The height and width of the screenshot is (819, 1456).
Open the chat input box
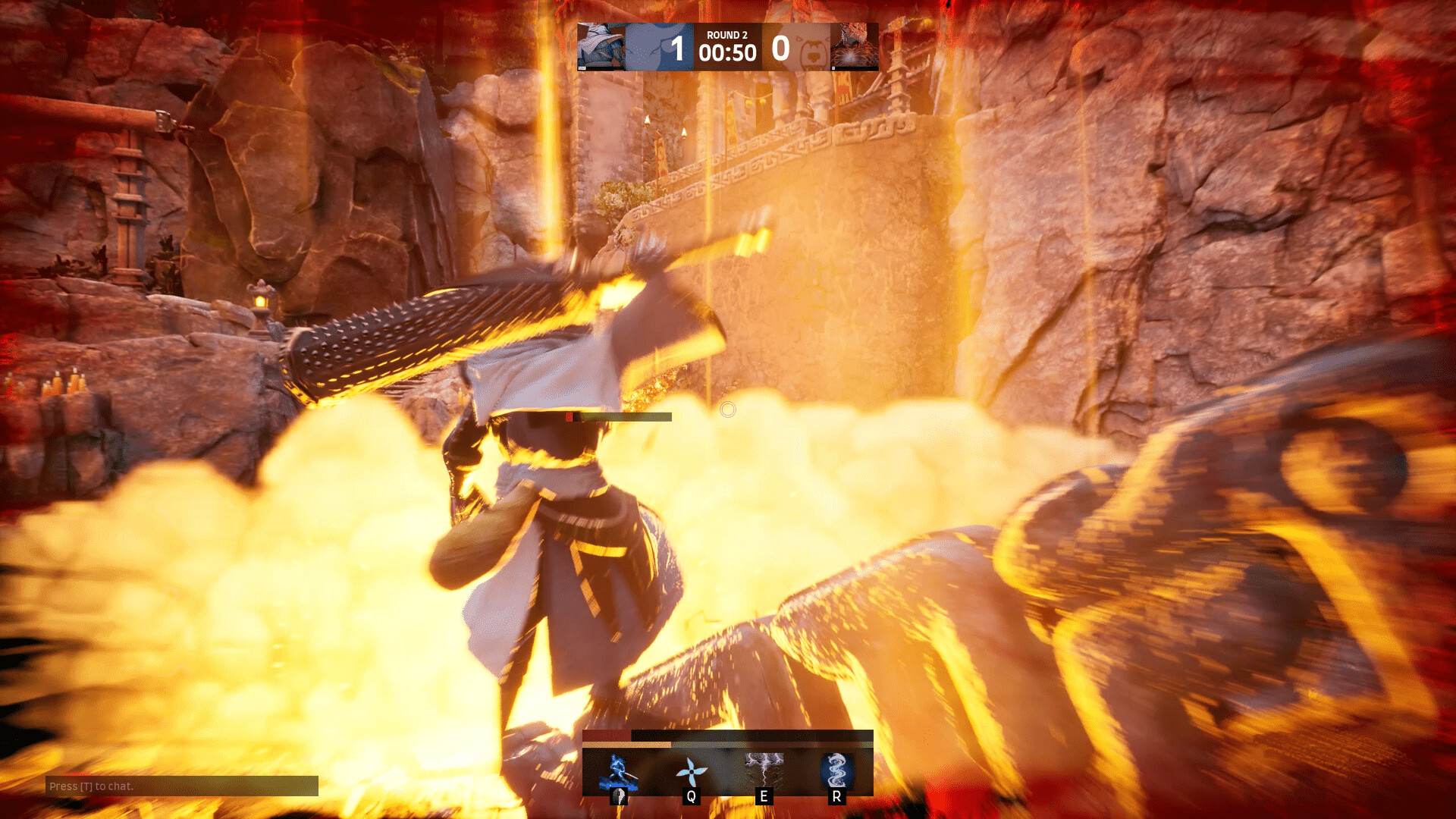click(x=182, y=786)
